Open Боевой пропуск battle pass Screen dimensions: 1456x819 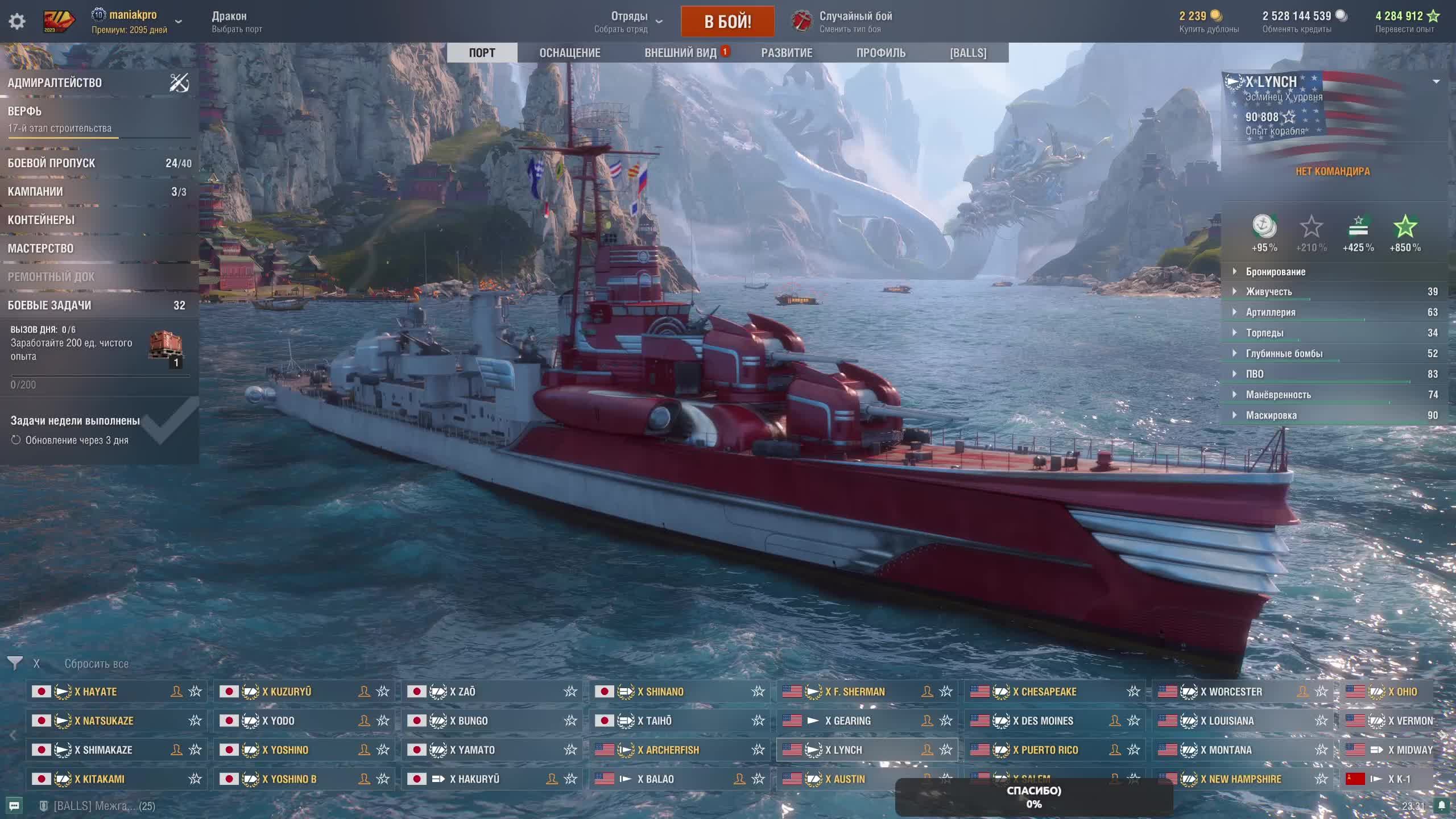pos(52,163)
